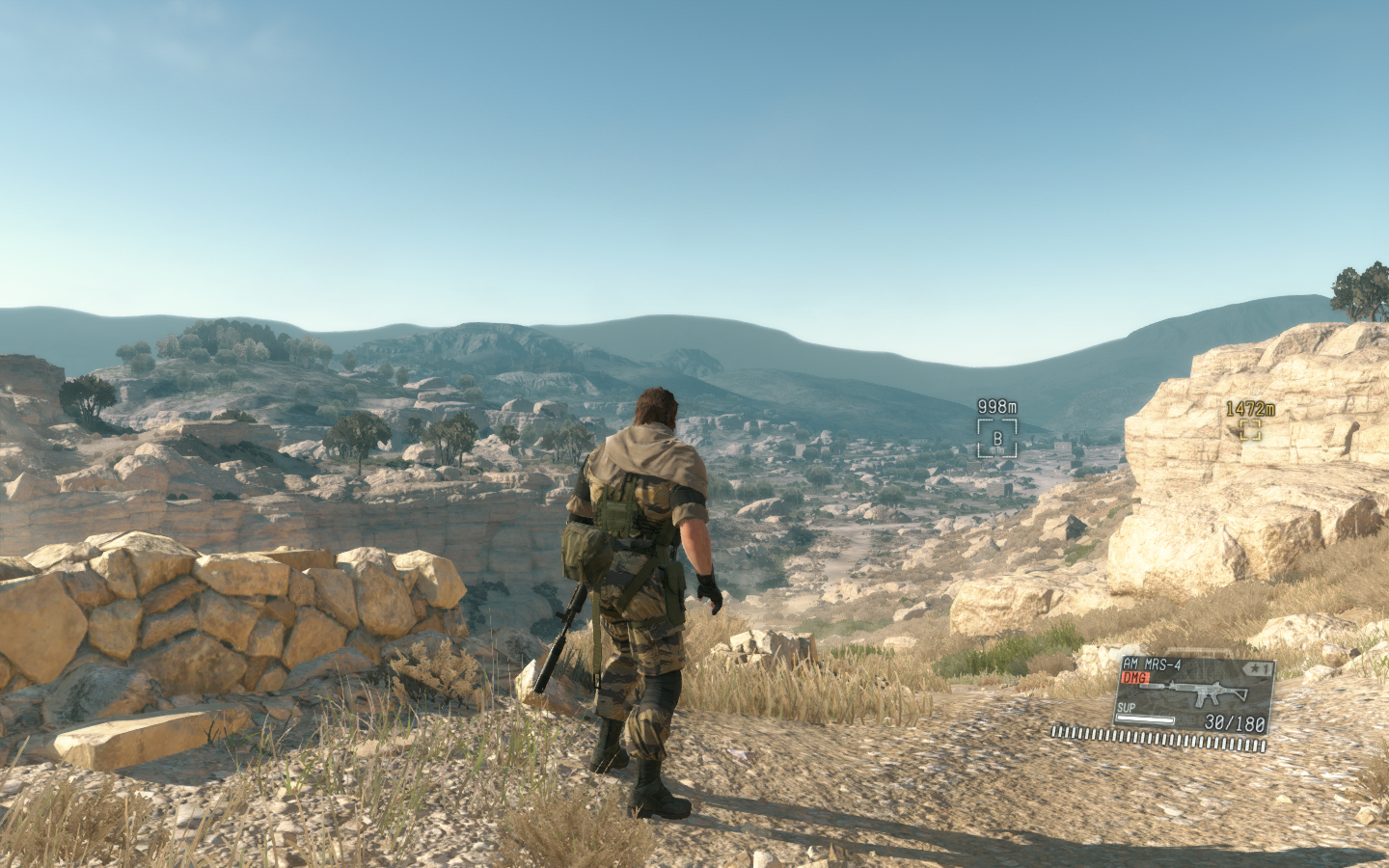Select the B waypoint marker at 998m
Image resolution: width=1389 pixels, height=868 pixels.
coord(997,438)
